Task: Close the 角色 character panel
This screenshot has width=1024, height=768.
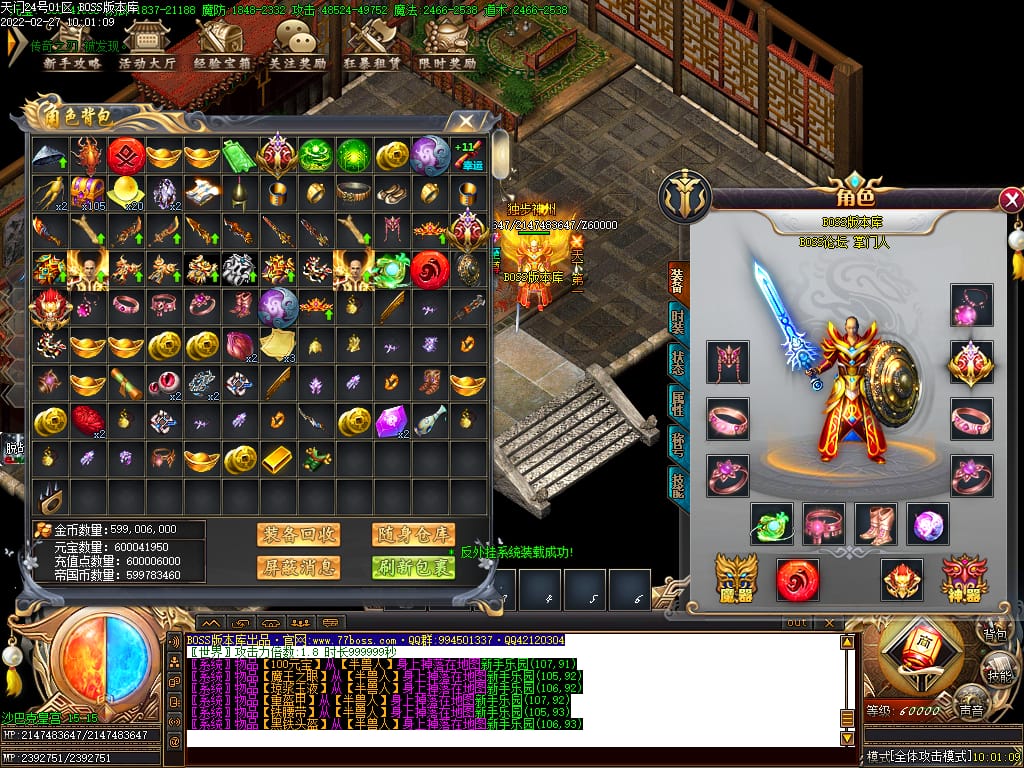Action: 1011,199
